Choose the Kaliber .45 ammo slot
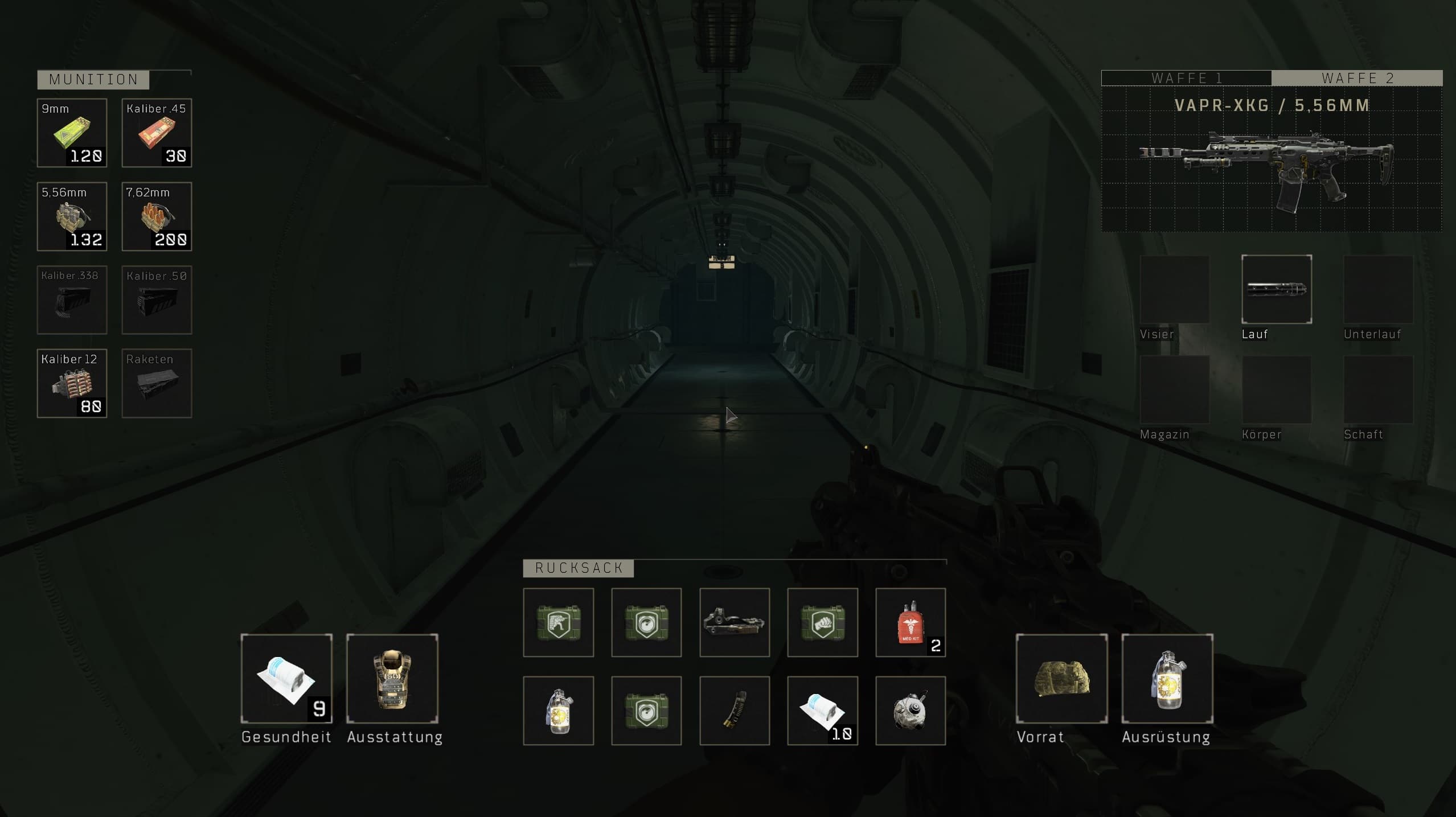Screen dimensions: 1456x817 pyautogui.click(x=157, y=133)
